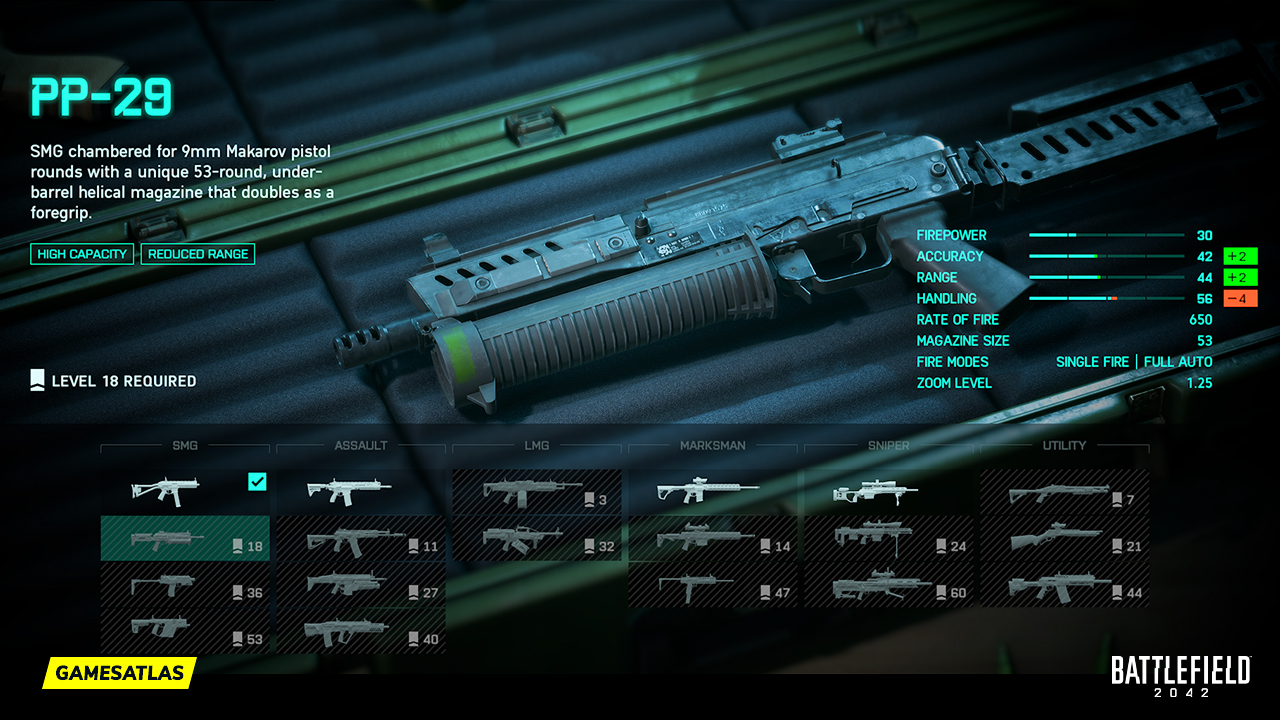
Task: Select the LMG unlocked at level 3
Action: click(x=537, y=492)
